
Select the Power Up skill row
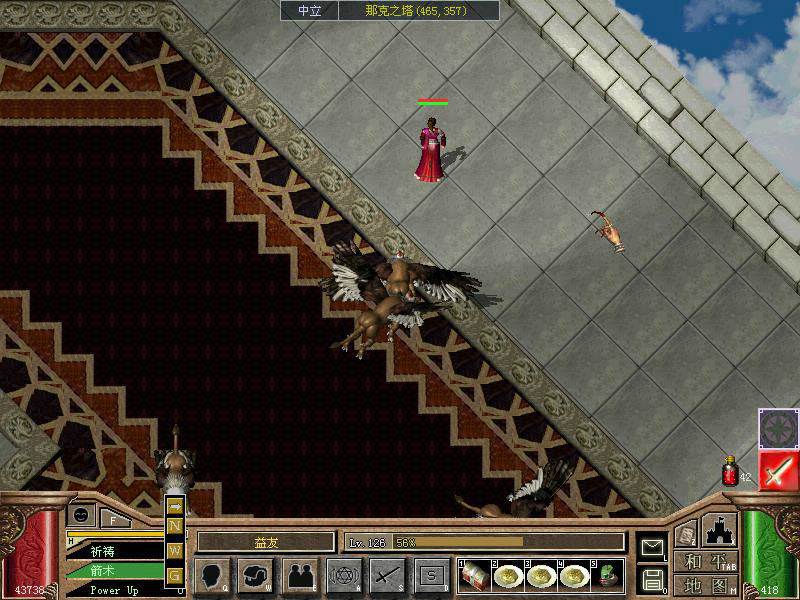coord(110,590)
